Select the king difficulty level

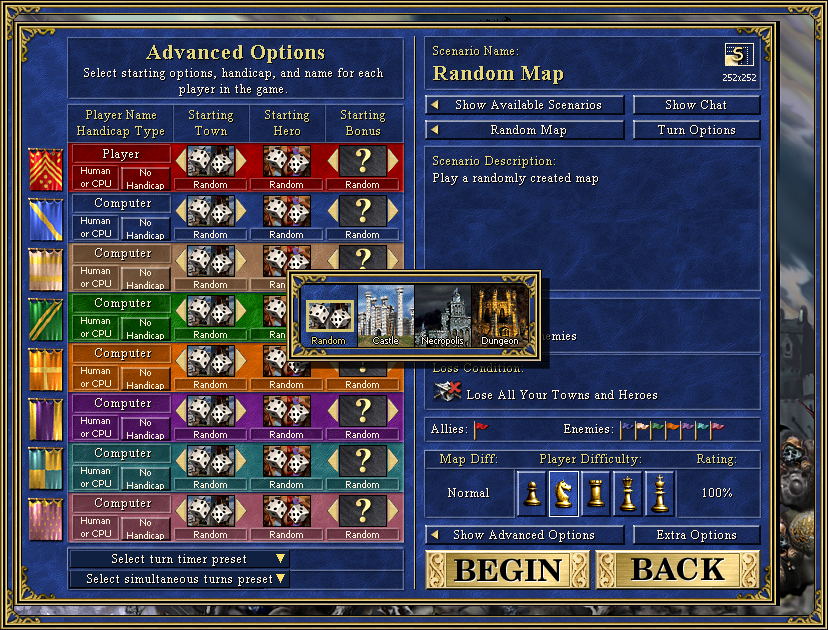(659, 493)
